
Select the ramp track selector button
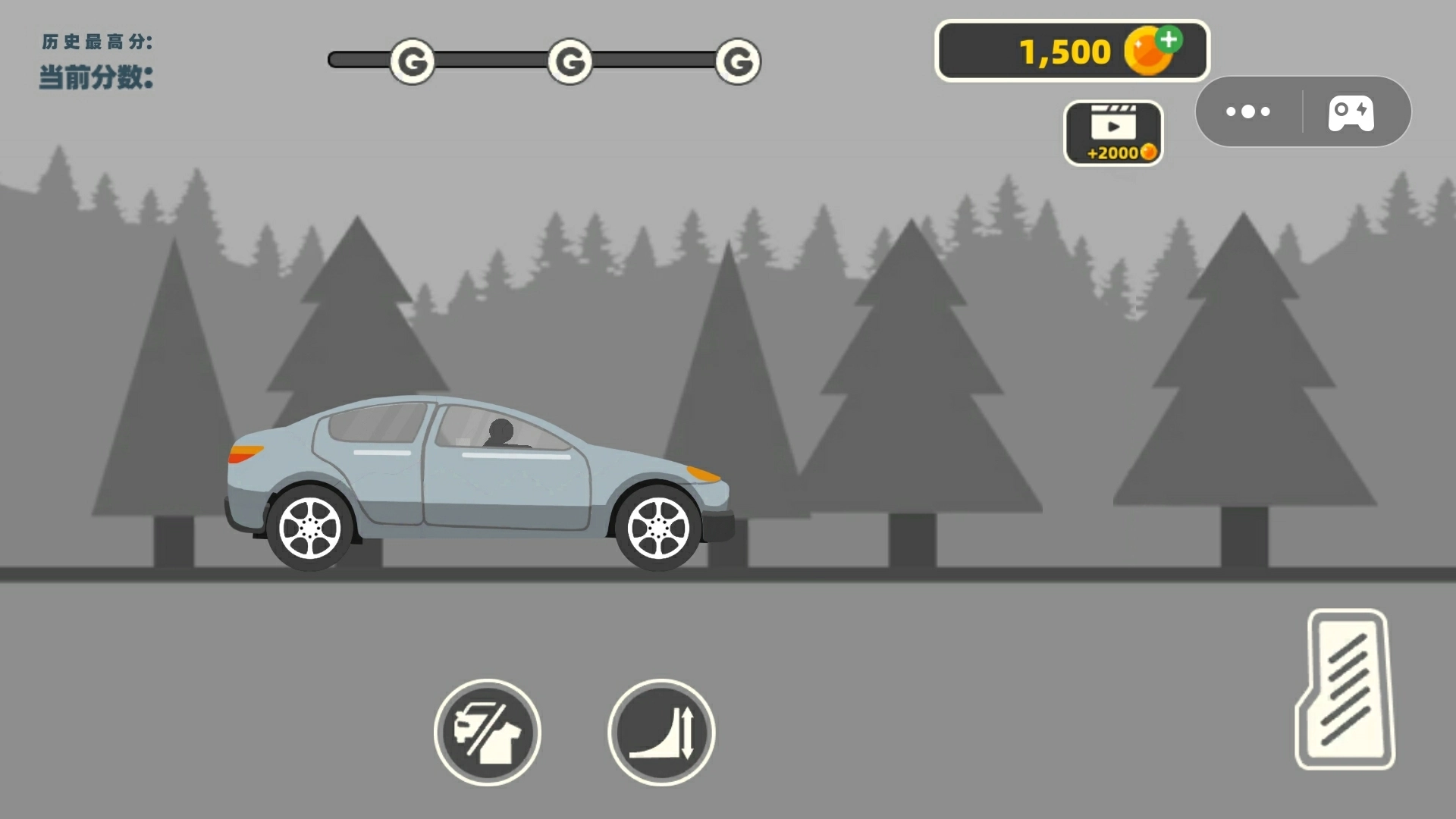pos(661,732)
